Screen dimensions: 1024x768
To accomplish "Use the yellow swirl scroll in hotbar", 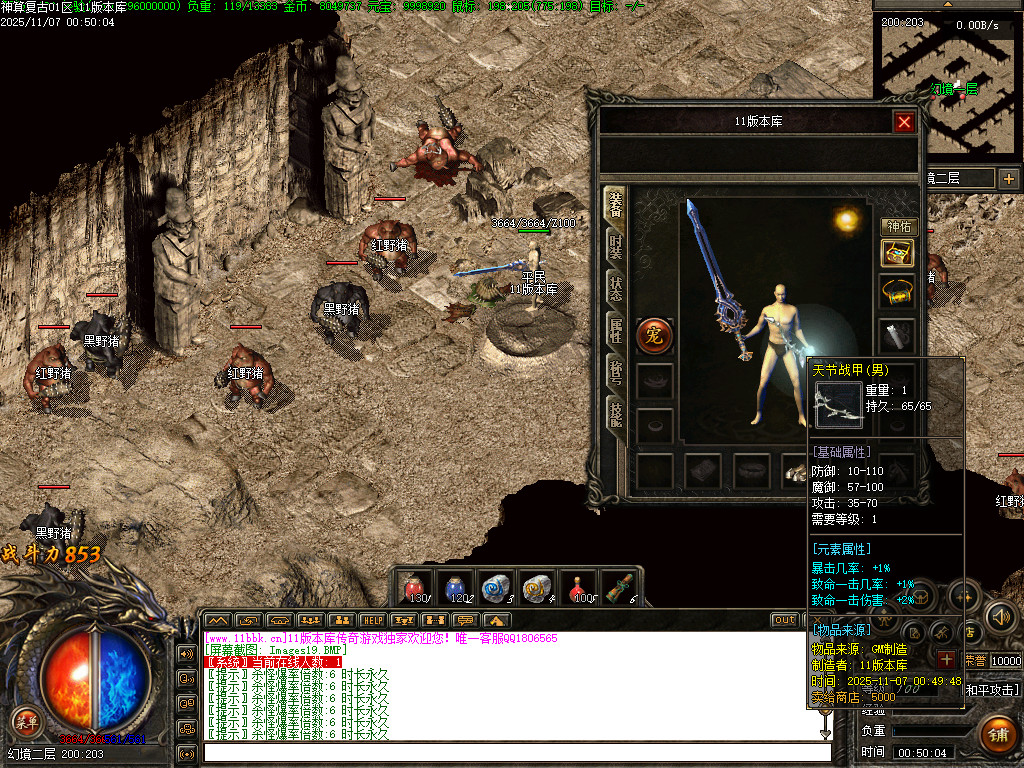I will point(538,587).
